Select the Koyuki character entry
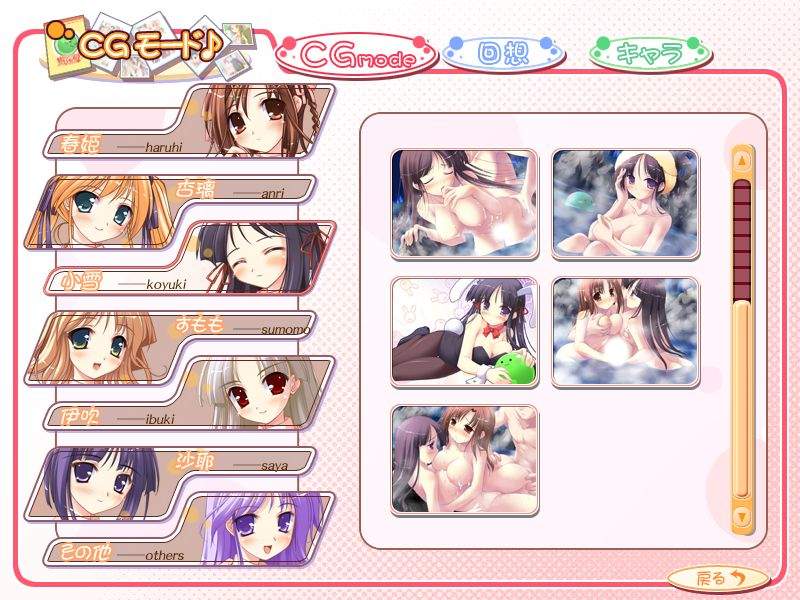 tap(190, 260)
